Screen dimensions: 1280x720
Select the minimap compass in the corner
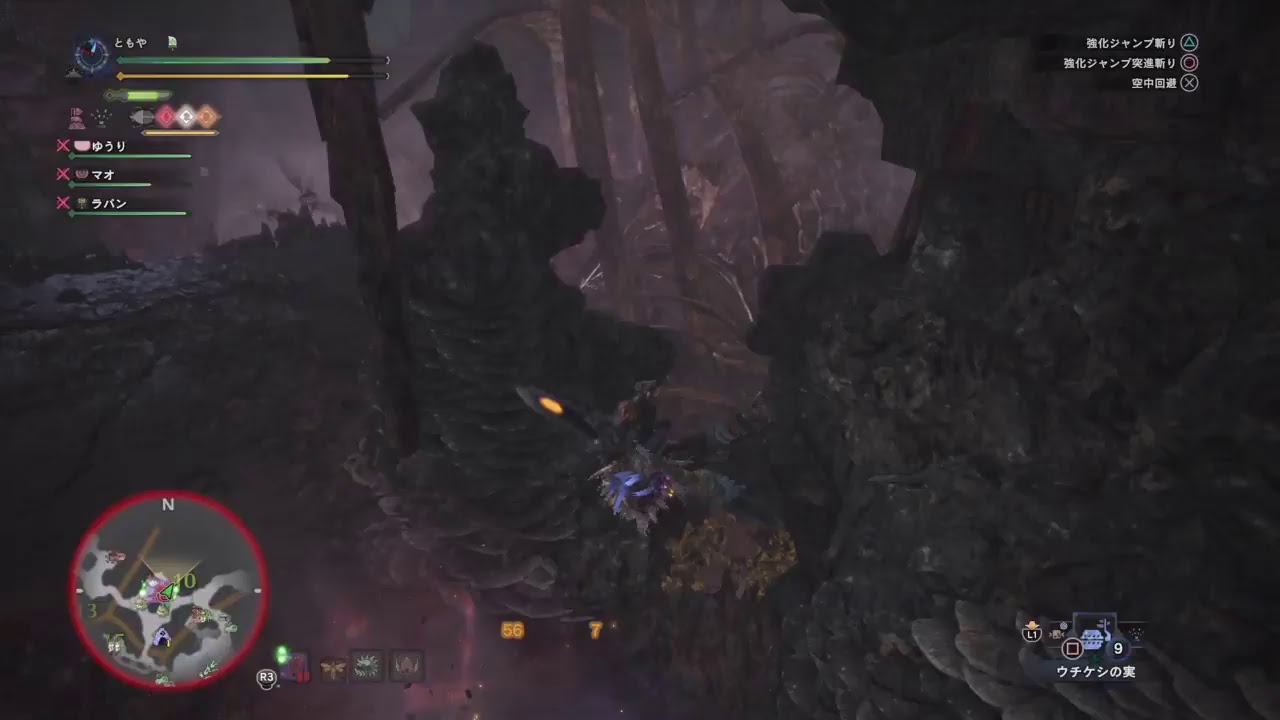[x=90, y=52]
